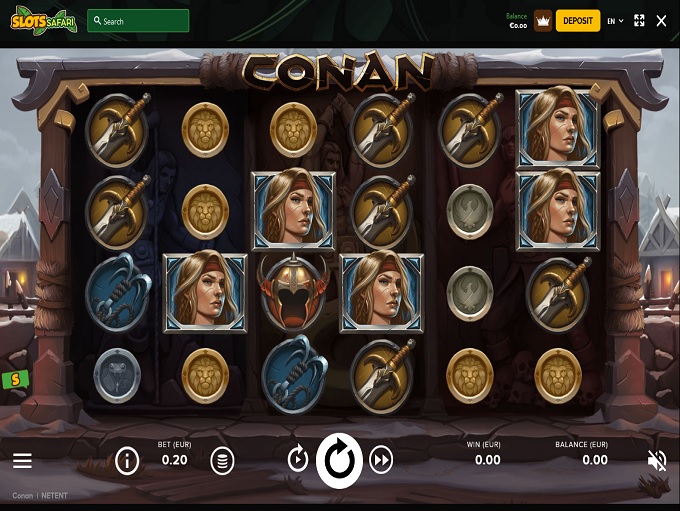
Task: Show the game info paytable
Action: point(127,460)
